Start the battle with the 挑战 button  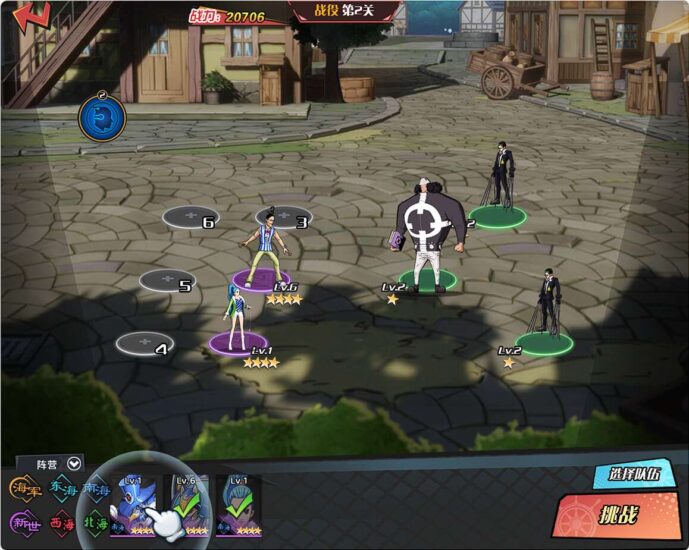coord(619,515)
